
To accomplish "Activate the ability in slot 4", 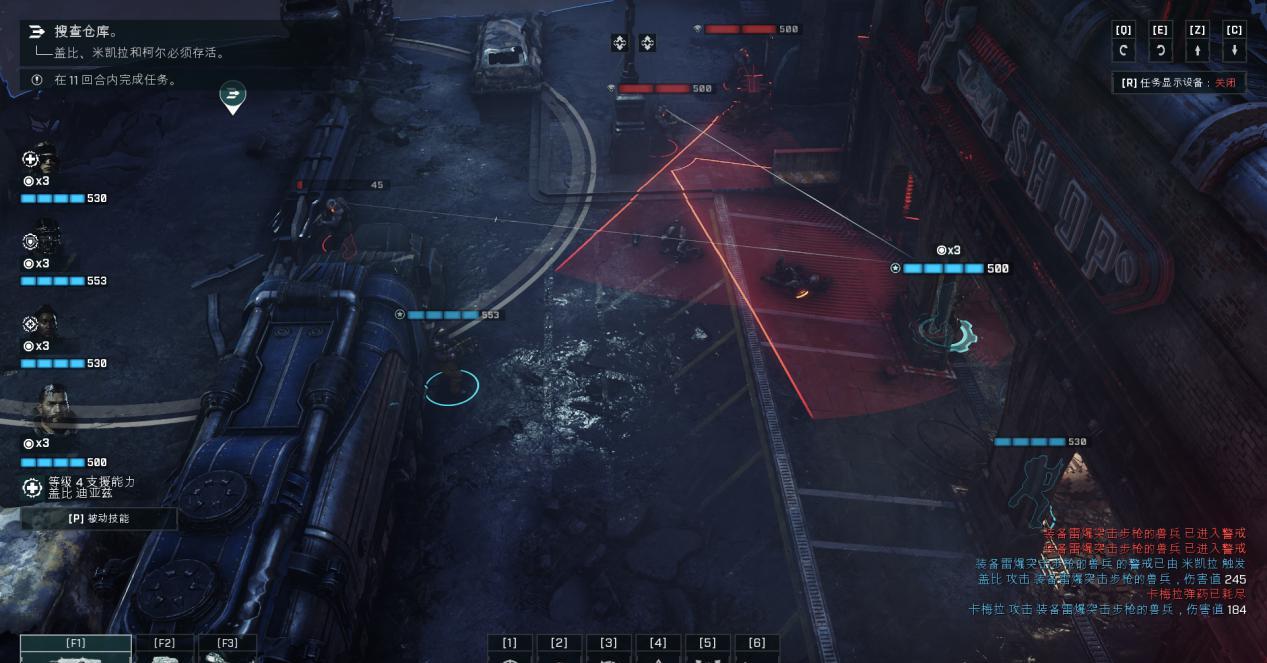I will 658,648.
